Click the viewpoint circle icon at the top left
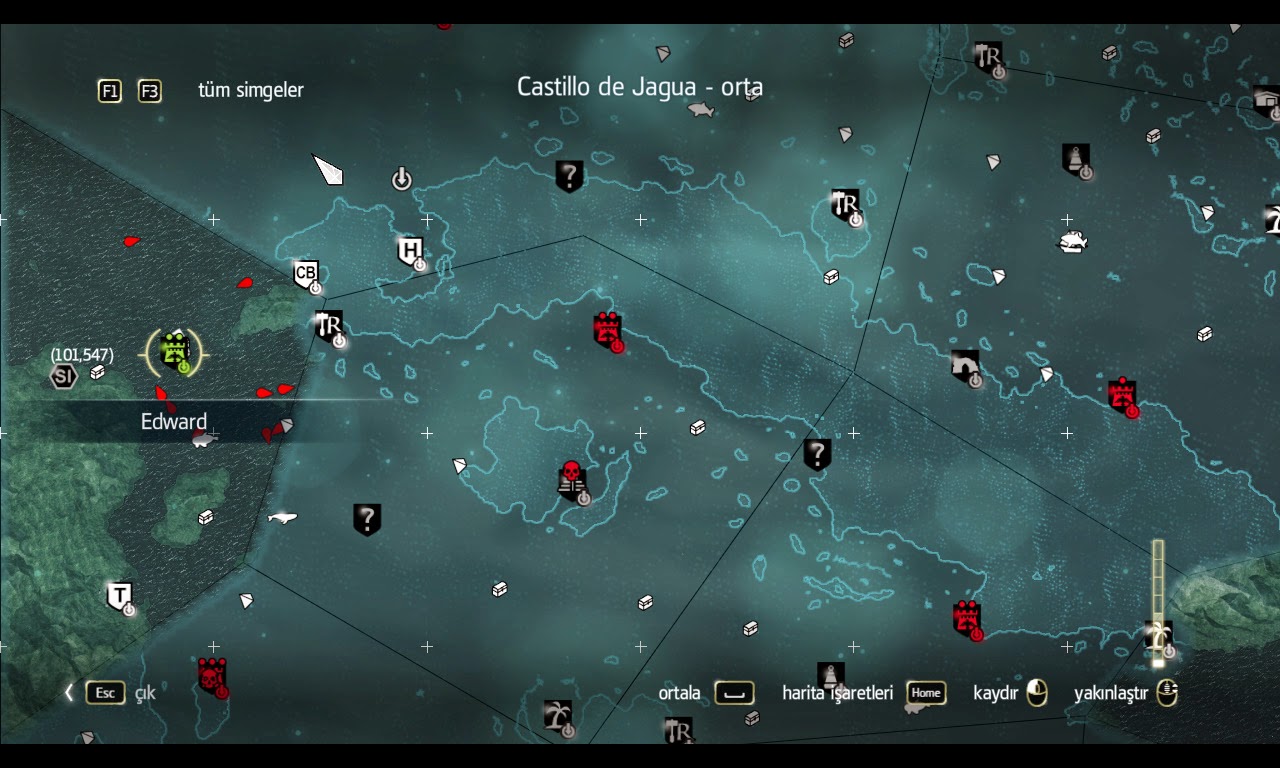Viewport: 1280px width, 768px height. [x=400, y=178]
